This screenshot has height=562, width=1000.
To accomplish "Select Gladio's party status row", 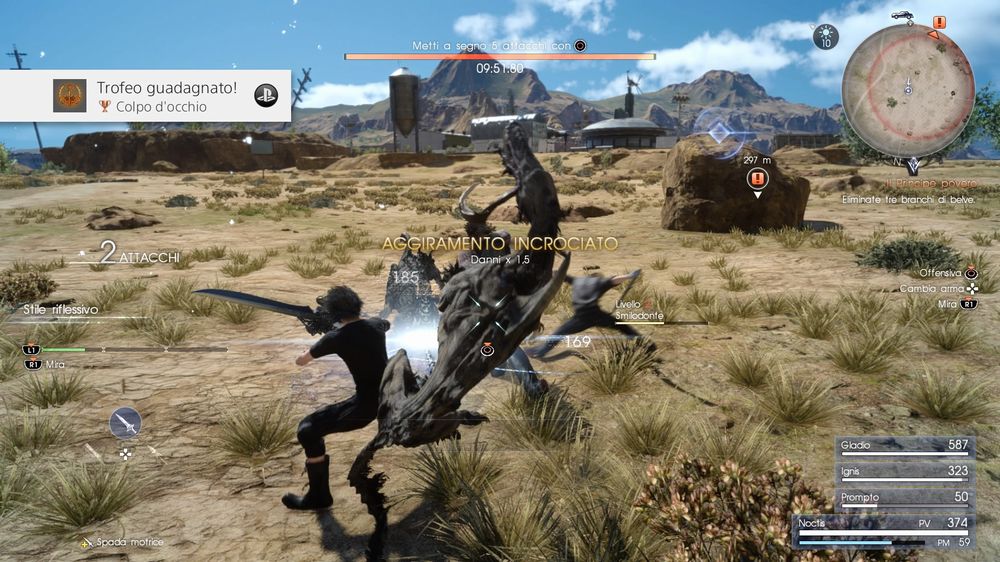I will point(907,445).
